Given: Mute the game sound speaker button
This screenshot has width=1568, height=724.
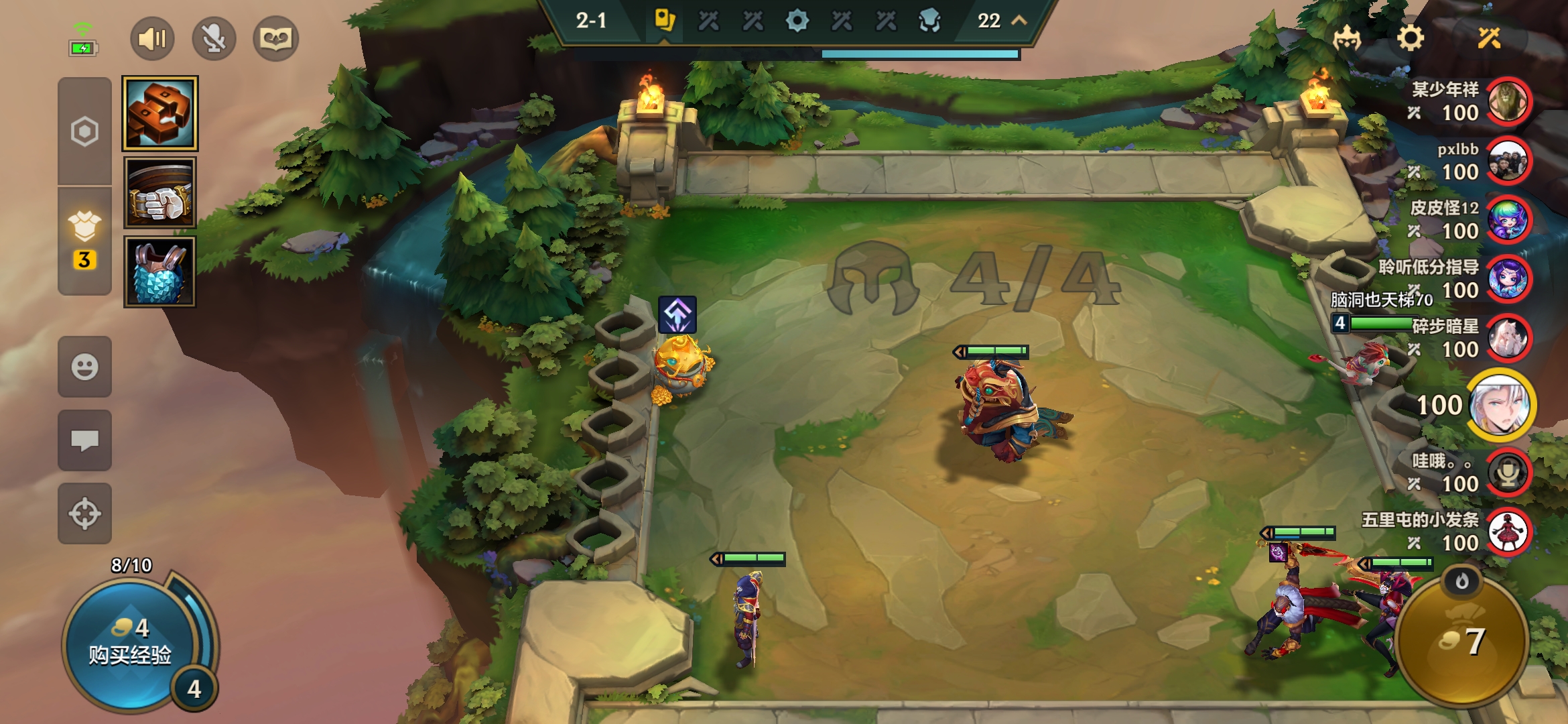Looking at the screenshot, I should pyautogui.click(x=152, y=39).
